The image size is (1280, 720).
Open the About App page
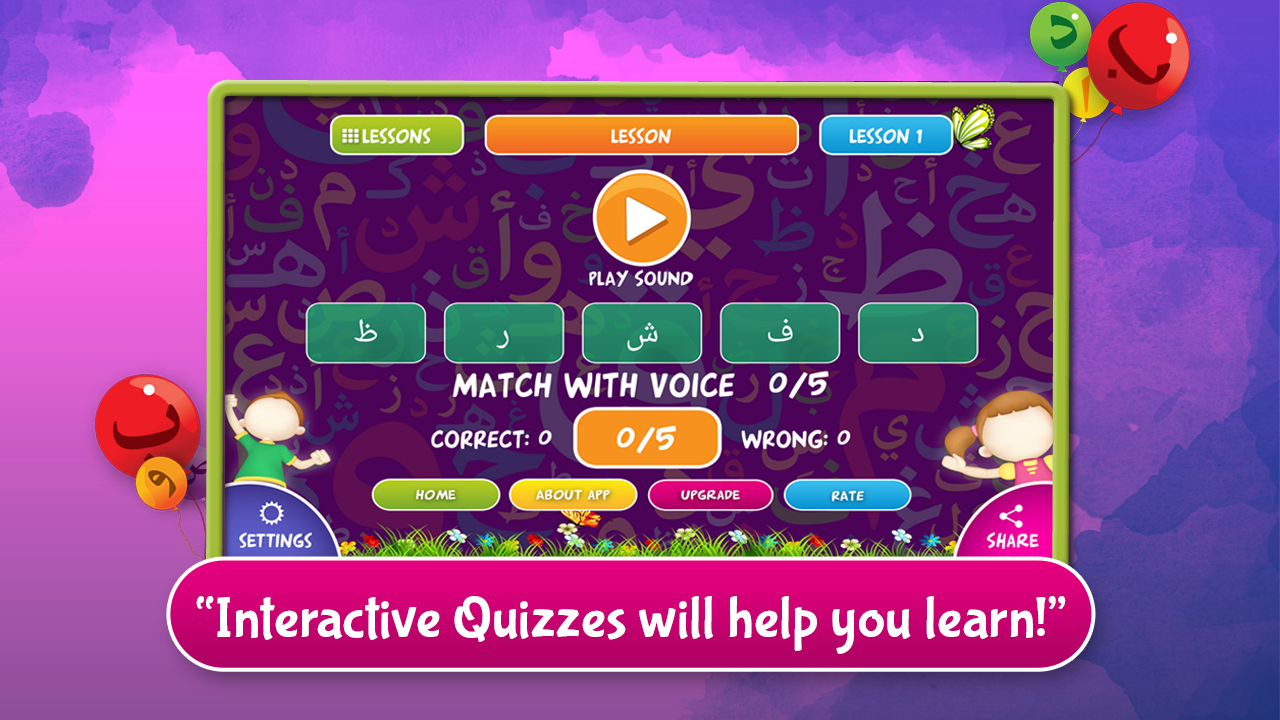pyautogui.click(x=572, y=494)
